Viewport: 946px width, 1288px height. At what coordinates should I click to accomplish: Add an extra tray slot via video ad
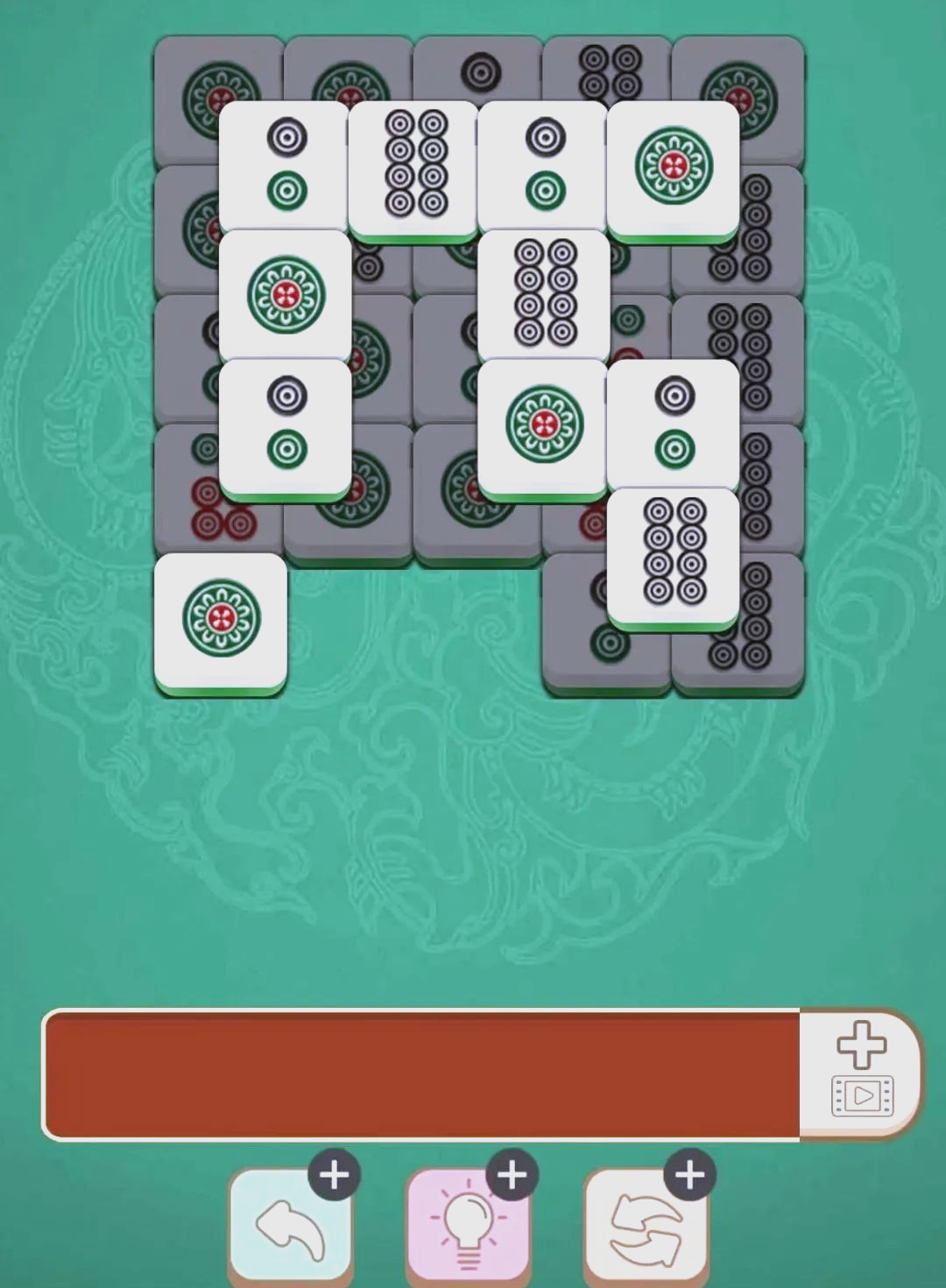click(x=861, y=1073)
